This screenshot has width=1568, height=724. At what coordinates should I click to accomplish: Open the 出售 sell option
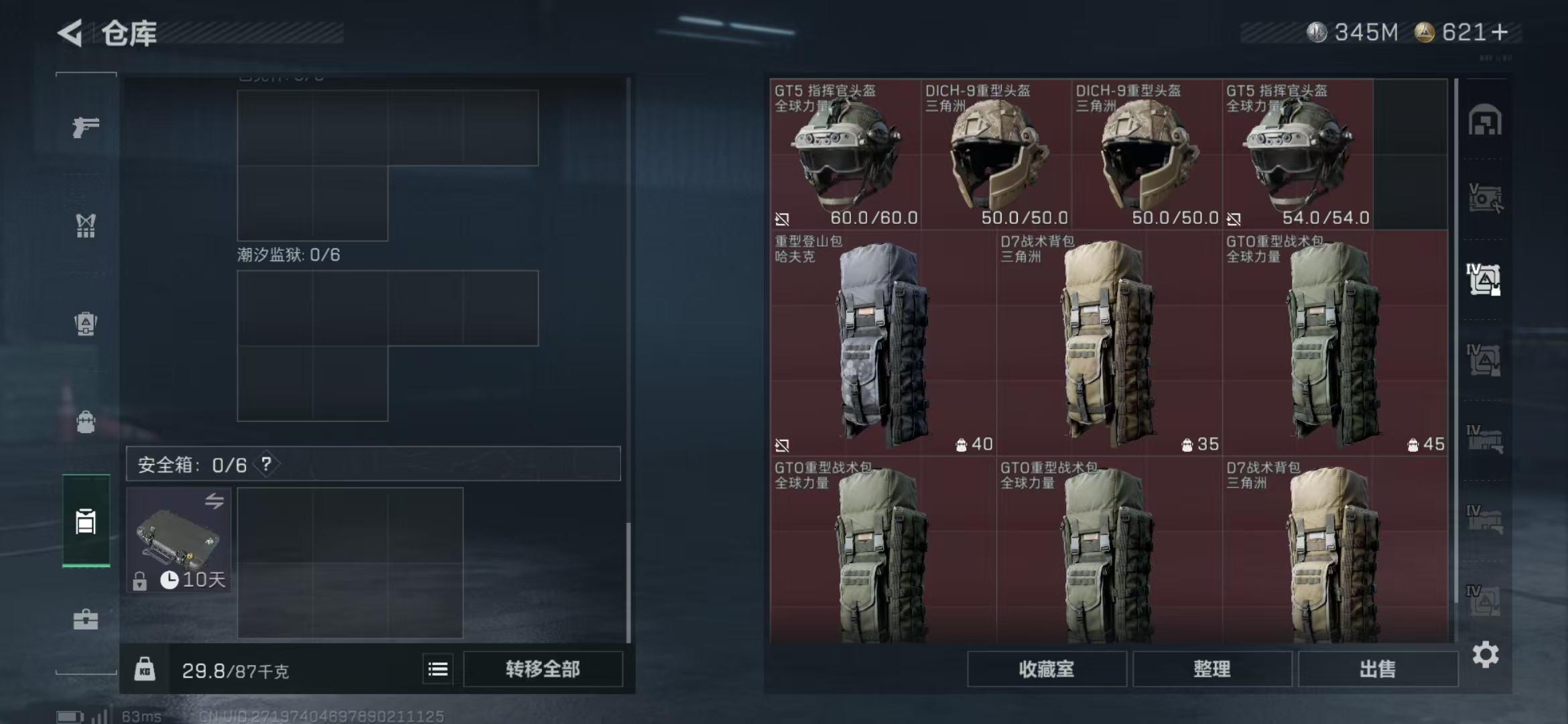click(1377, 669)
